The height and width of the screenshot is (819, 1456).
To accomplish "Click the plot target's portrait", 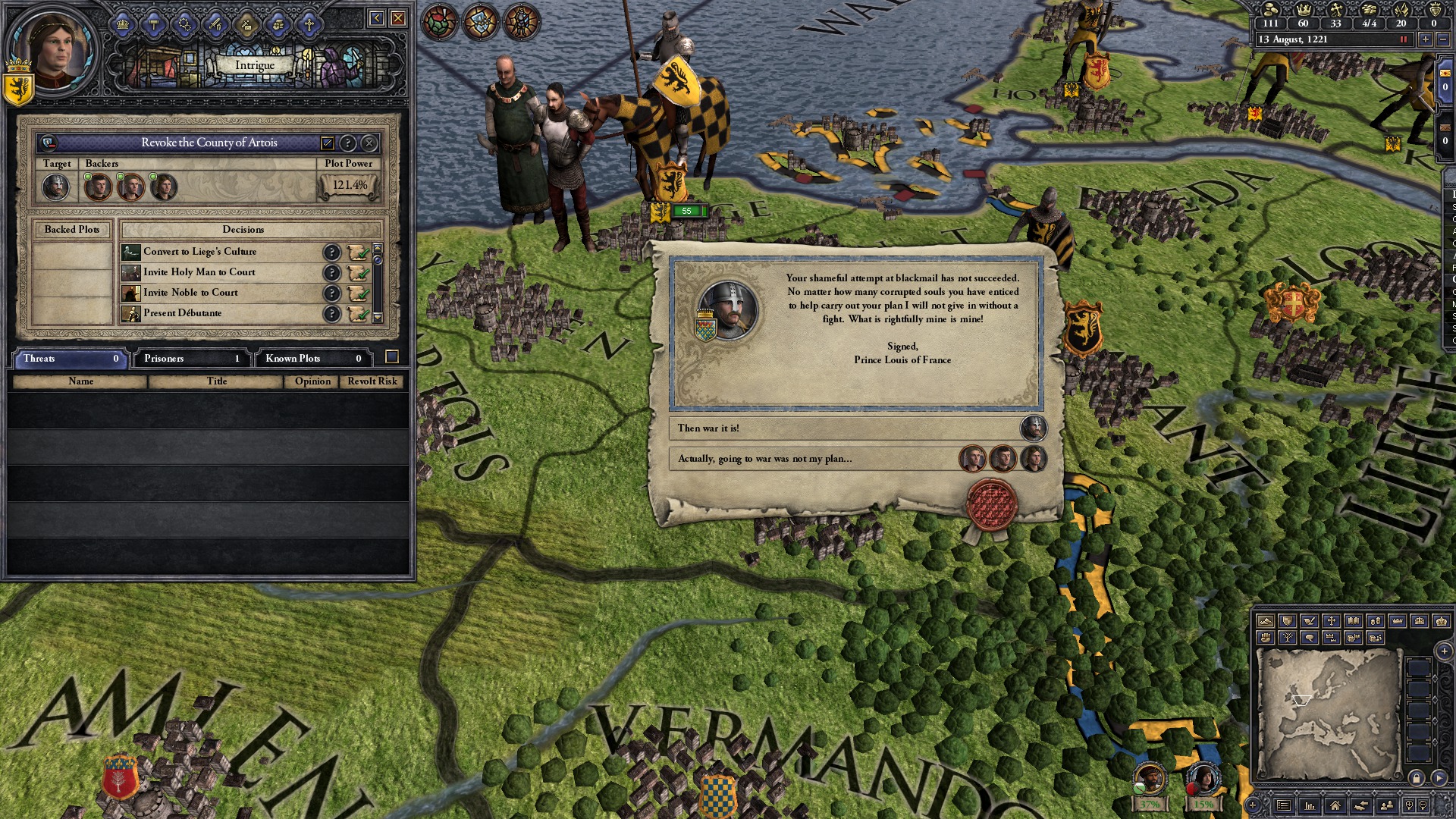I will pos(55,187).
